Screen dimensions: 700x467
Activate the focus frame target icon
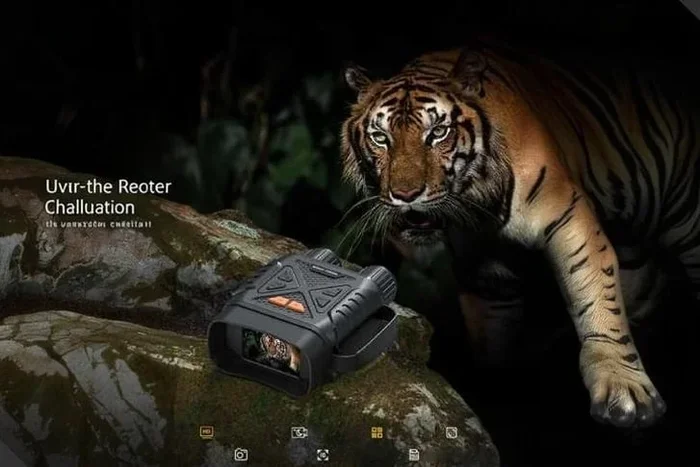[x=323, y=454]
